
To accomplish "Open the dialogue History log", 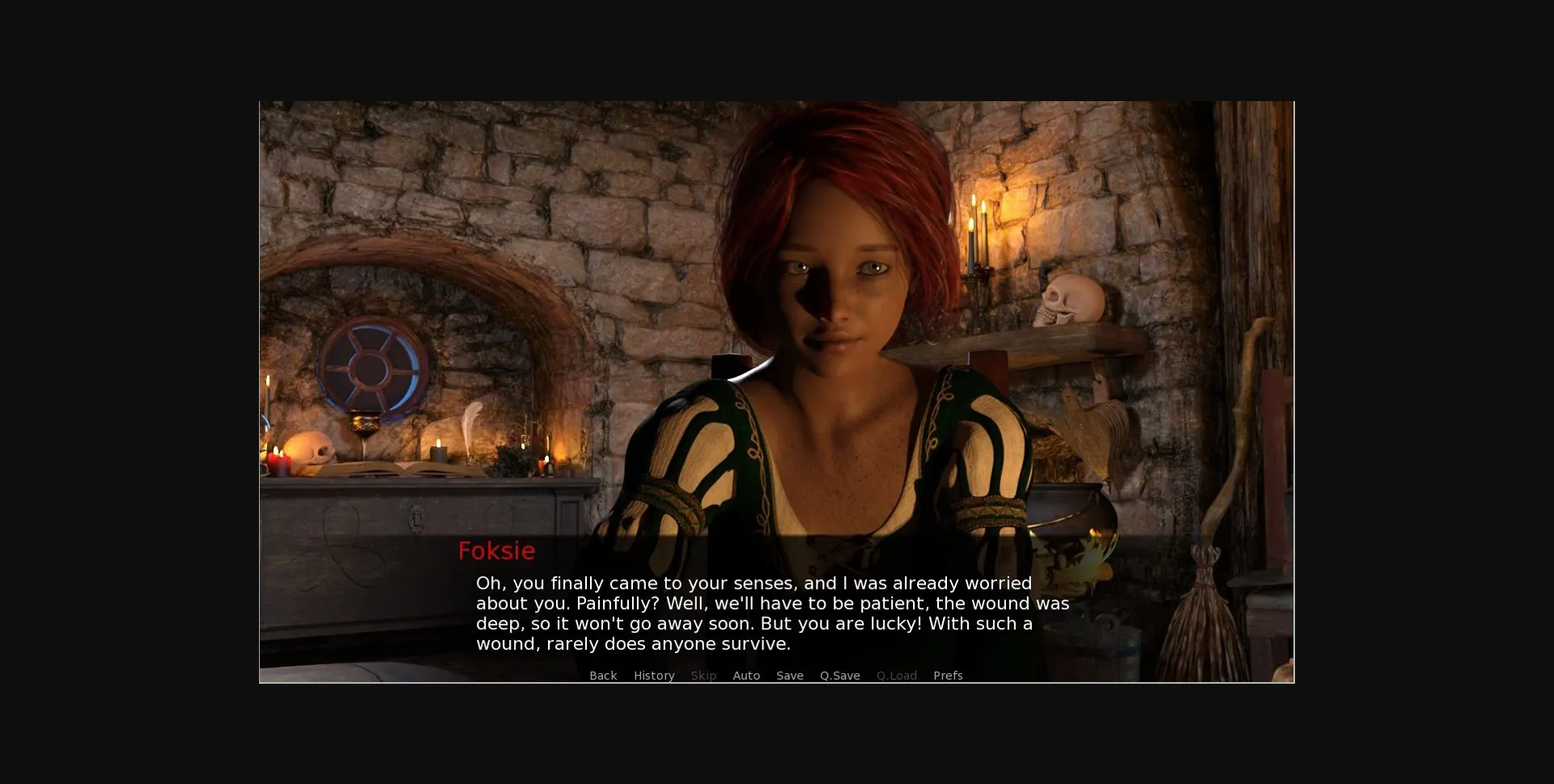I will [654, 676].
